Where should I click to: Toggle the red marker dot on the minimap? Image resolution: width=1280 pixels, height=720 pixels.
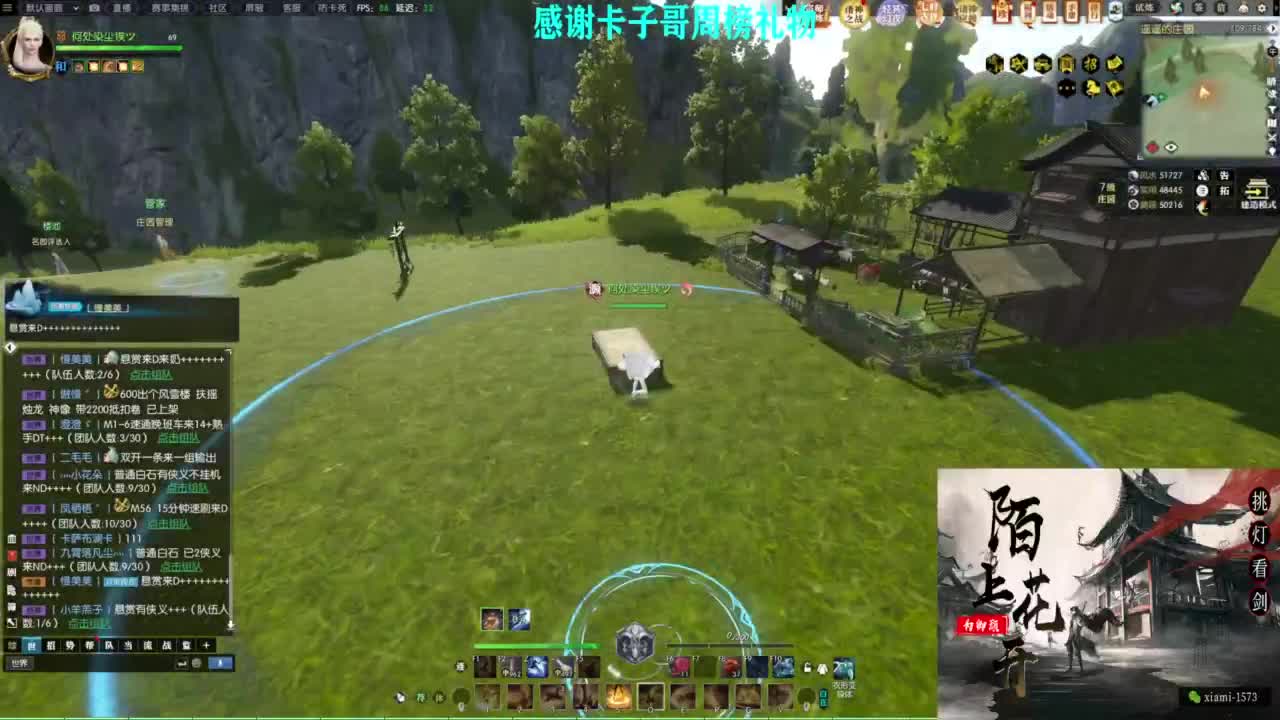[x=1153, y=148]
